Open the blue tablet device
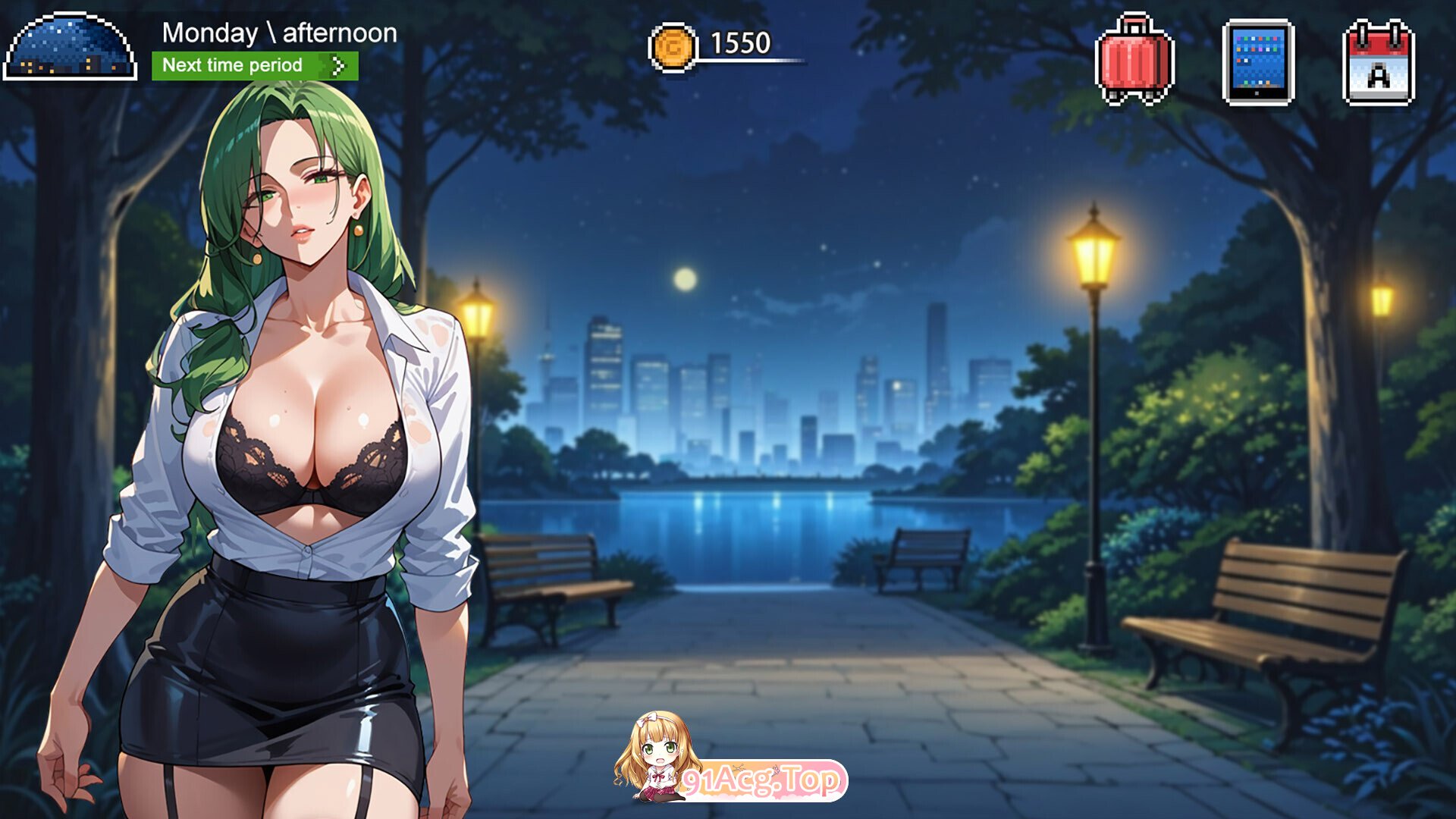 coord(1258,62)
